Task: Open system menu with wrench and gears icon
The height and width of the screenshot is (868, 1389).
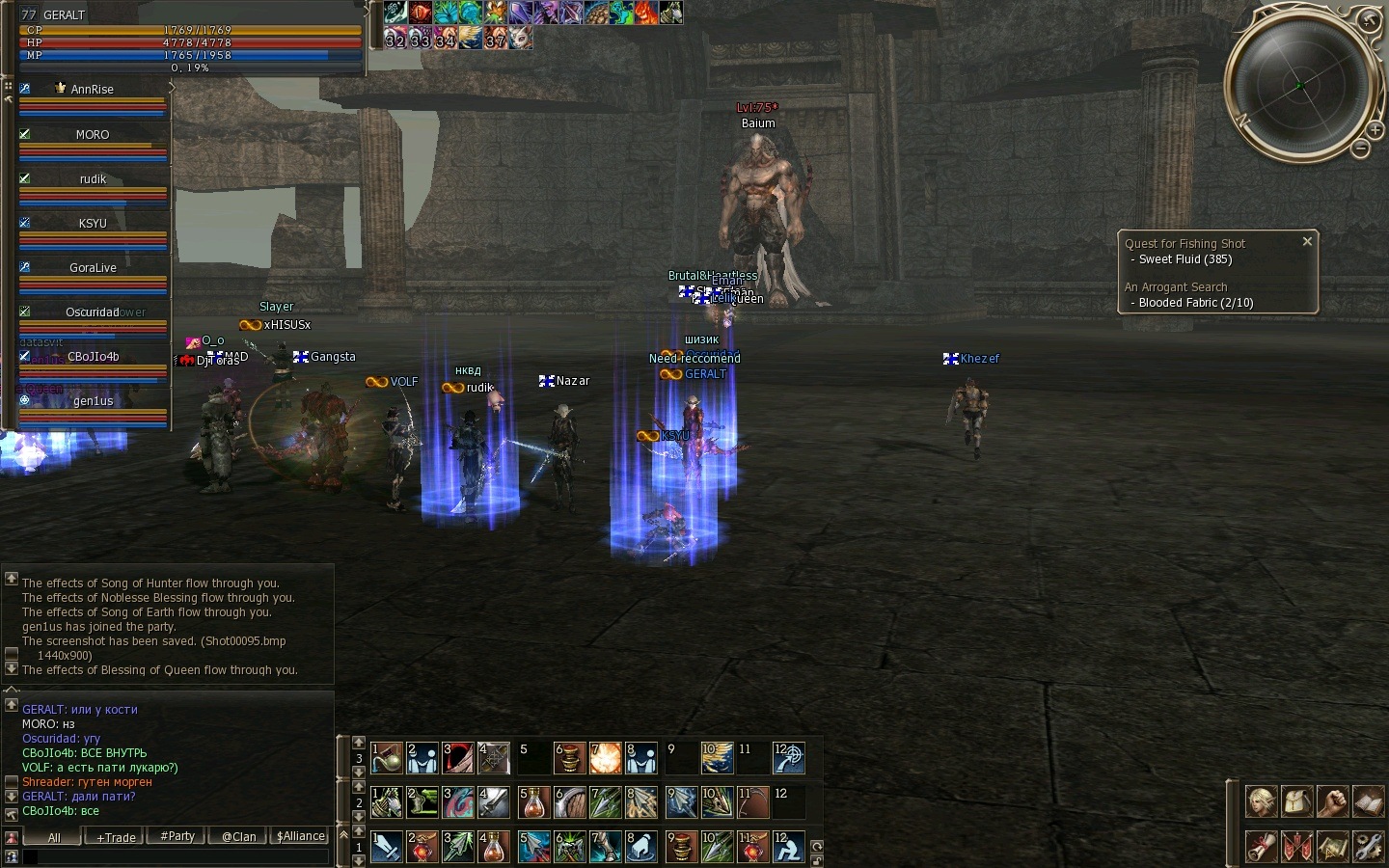Action: click(x=1368, y=846)
